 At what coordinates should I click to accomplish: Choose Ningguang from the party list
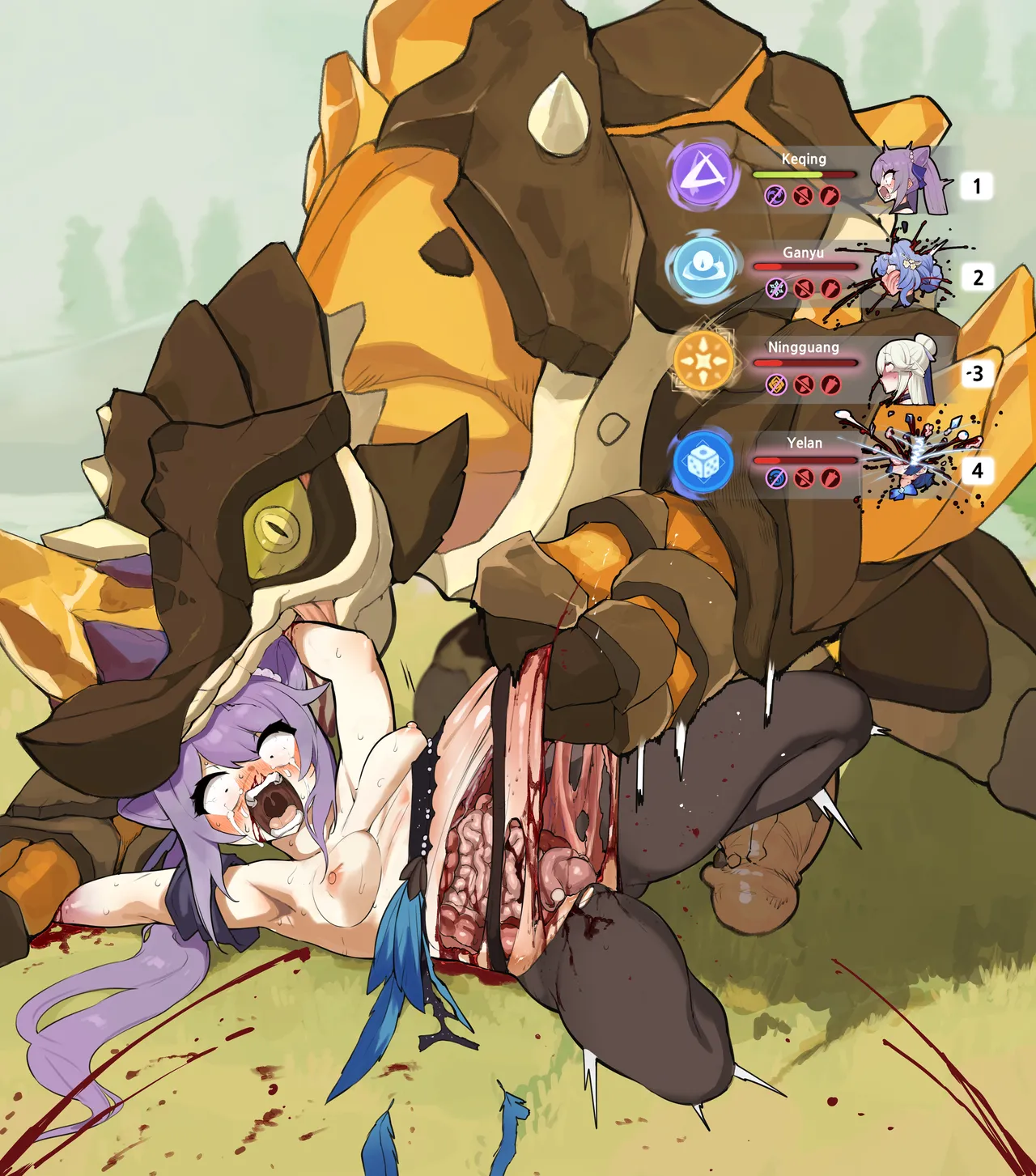[803, 348]
